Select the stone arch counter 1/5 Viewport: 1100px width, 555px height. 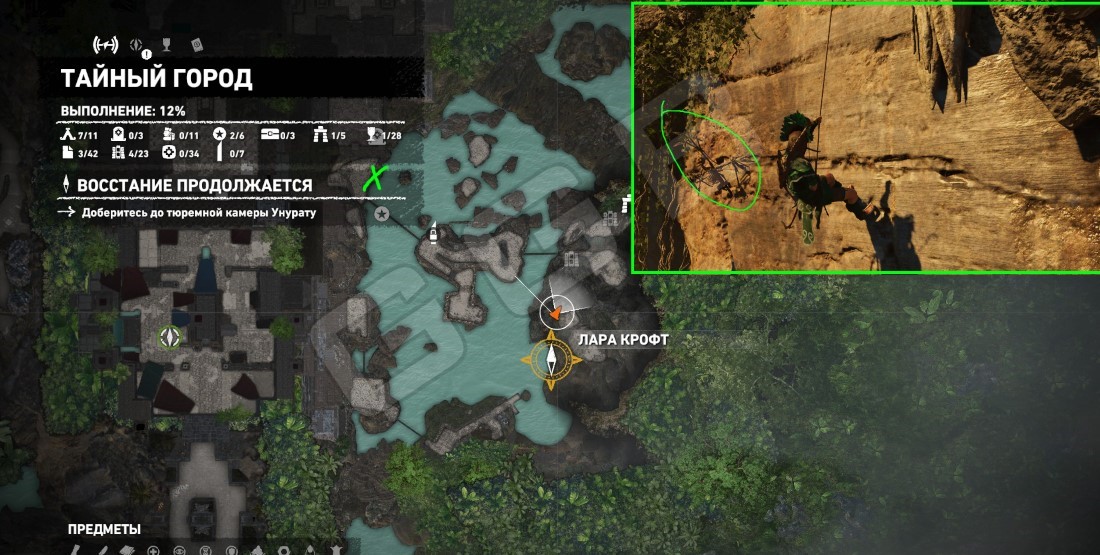pyautogui.click(x=332, y=135)
